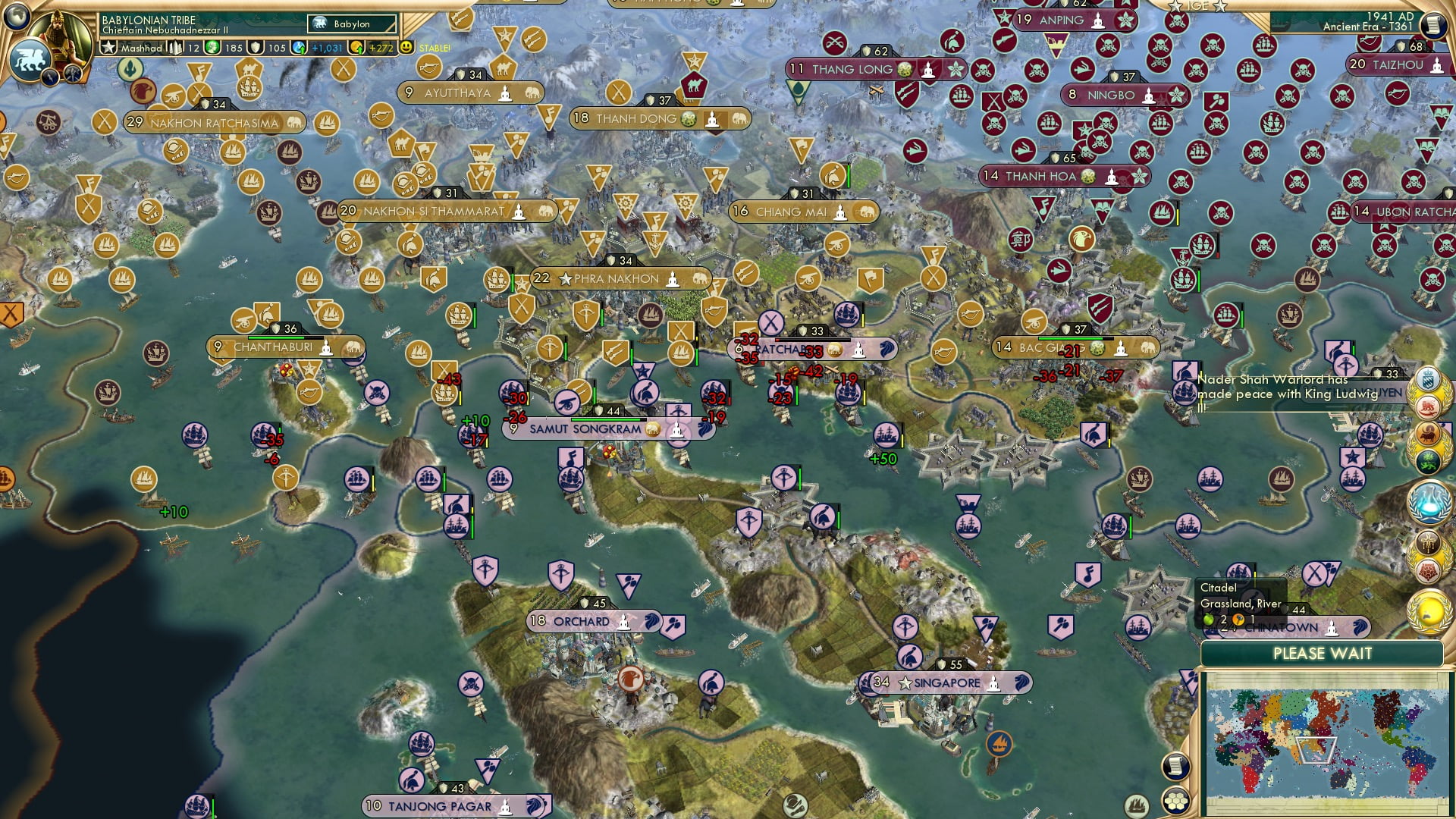
Task: Click the green dragon notification circle
Action: [1428, 462]
